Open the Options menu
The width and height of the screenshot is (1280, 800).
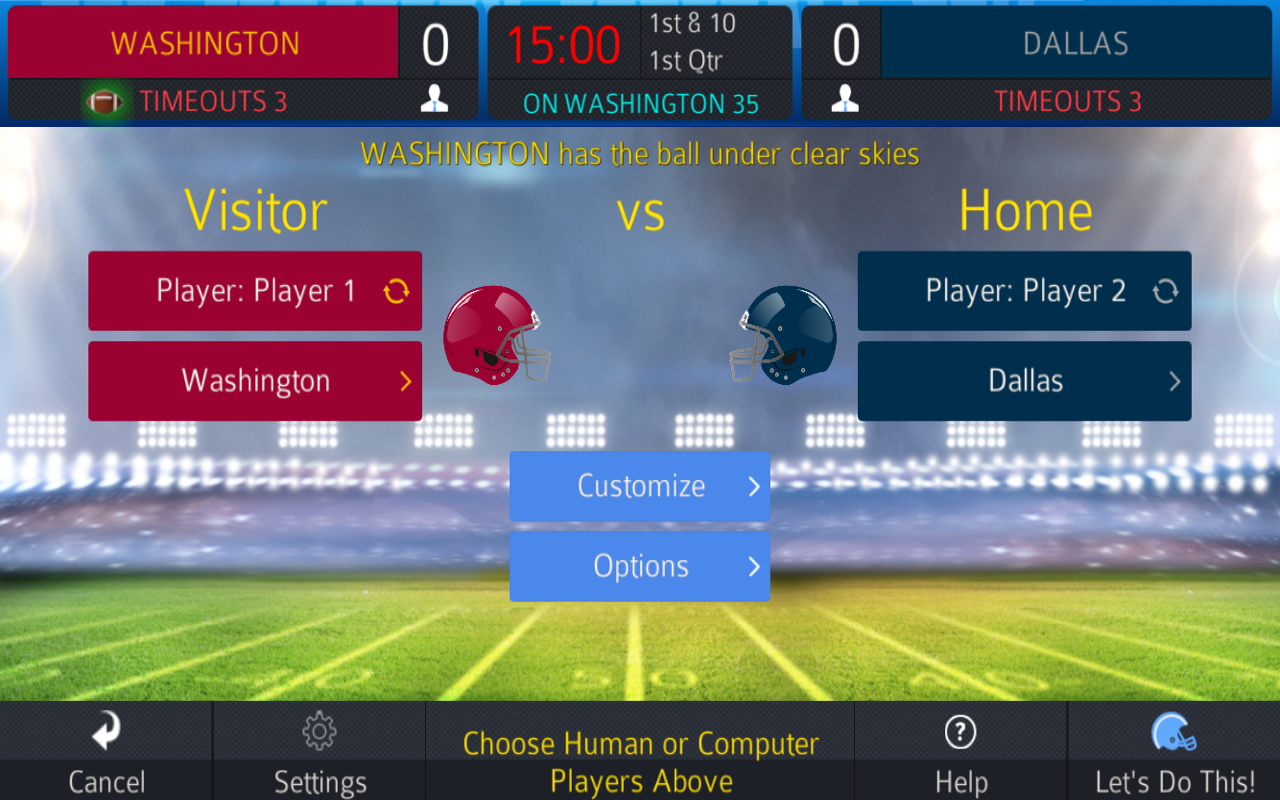(640, 566)
